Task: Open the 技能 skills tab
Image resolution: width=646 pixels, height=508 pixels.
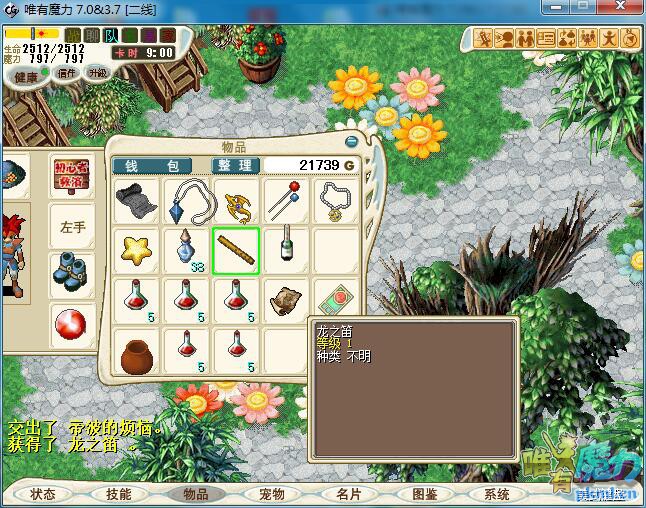Action: pos(118,494)
